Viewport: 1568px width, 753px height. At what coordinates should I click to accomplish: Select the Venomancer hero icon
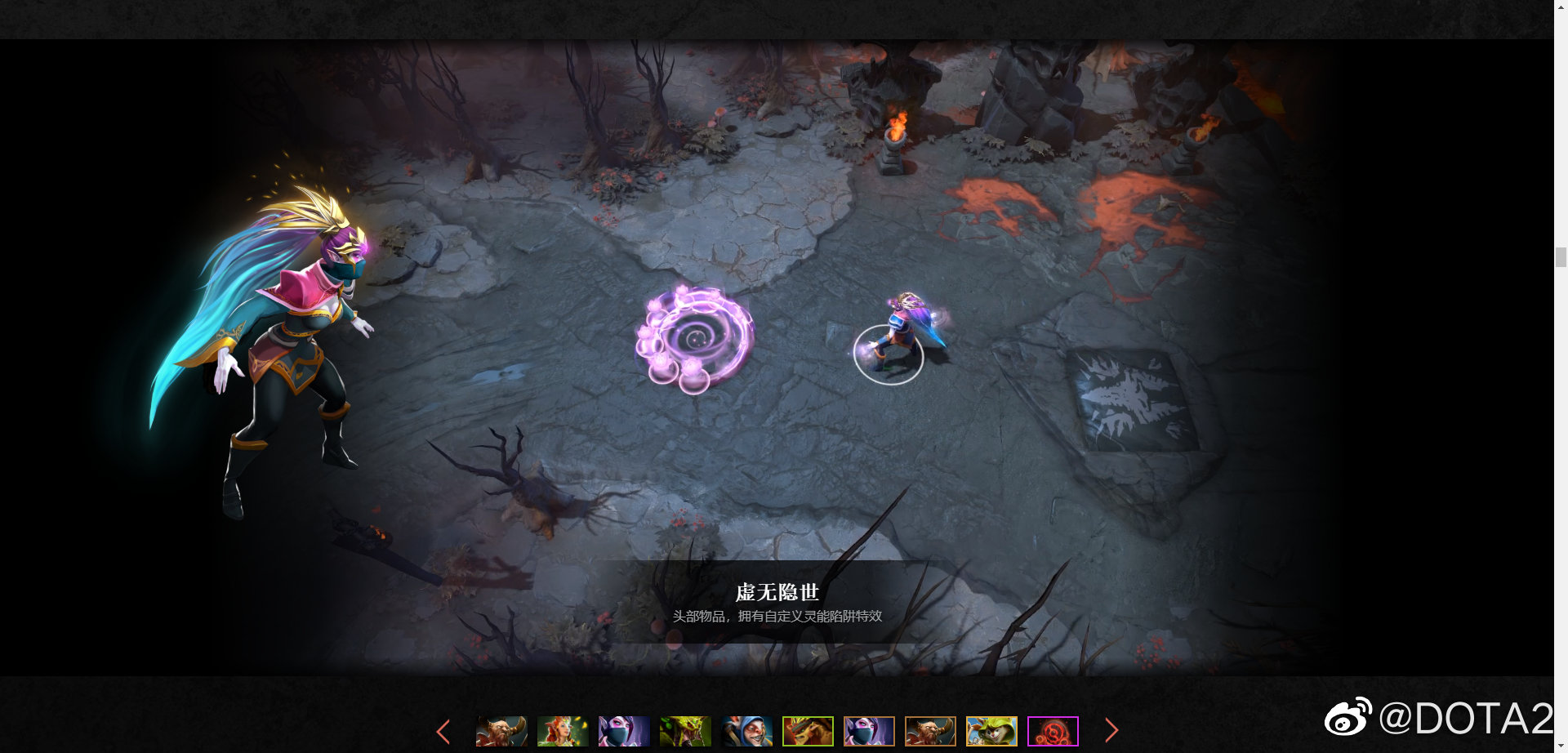(x=684, y=732)
